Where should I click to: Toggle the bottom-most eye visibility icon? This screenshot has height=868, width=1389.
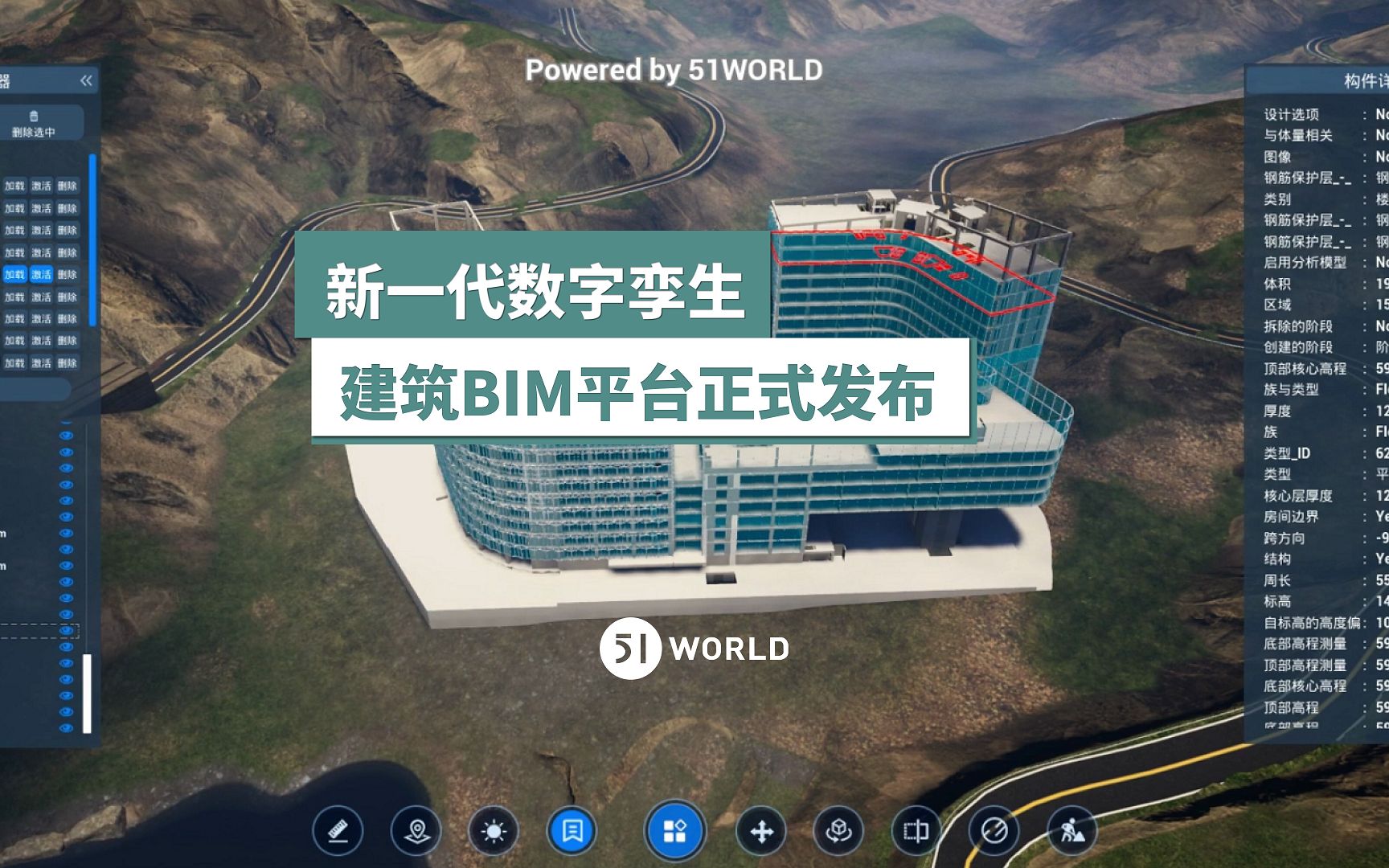point(66,727)
